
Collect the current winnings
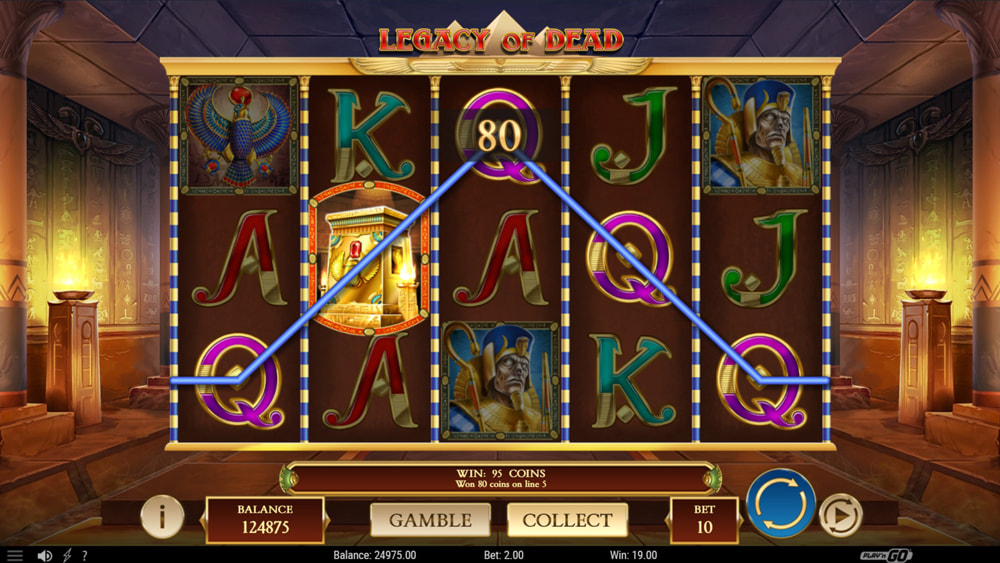click(x=567, y=520)
